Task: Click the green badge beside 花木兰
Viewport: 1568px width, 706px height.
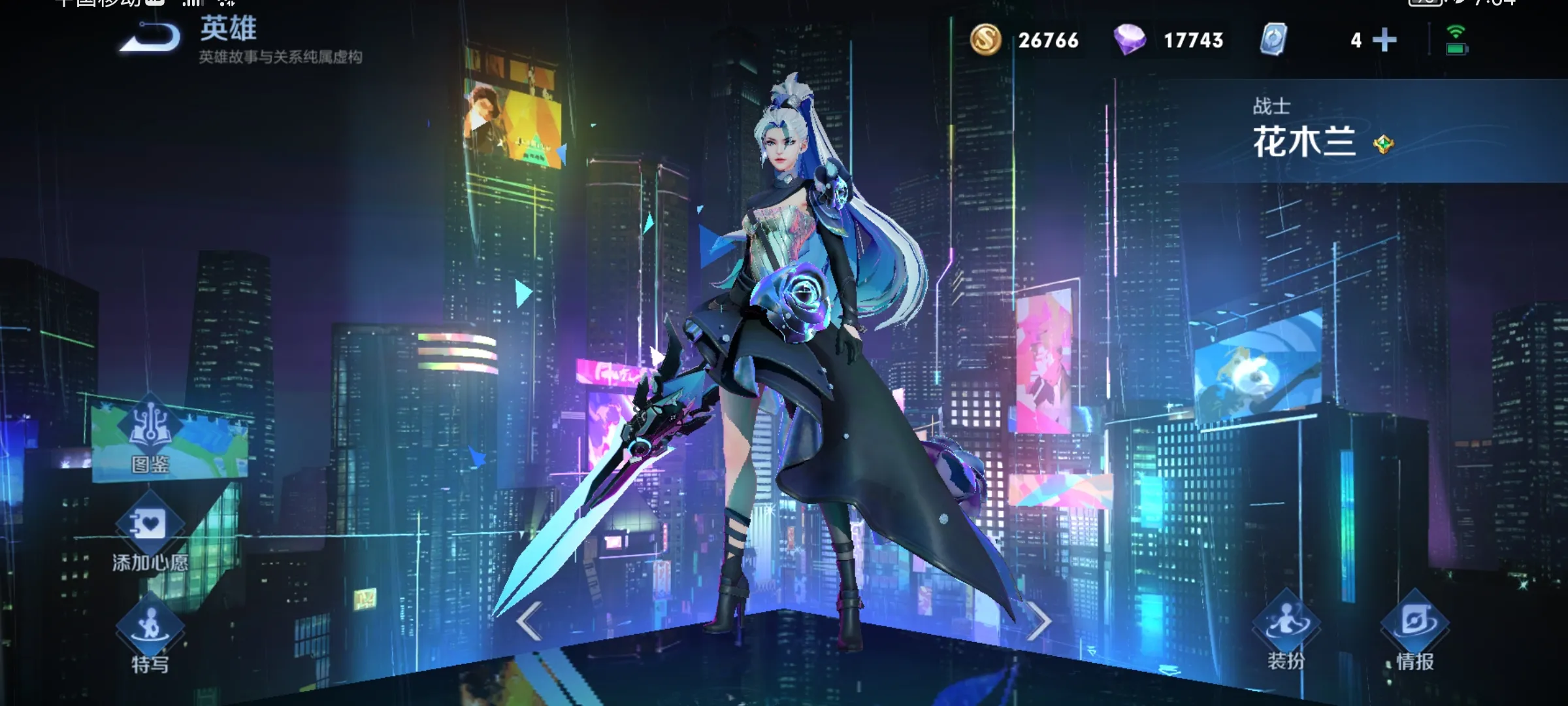Action: coord(1383,144)
